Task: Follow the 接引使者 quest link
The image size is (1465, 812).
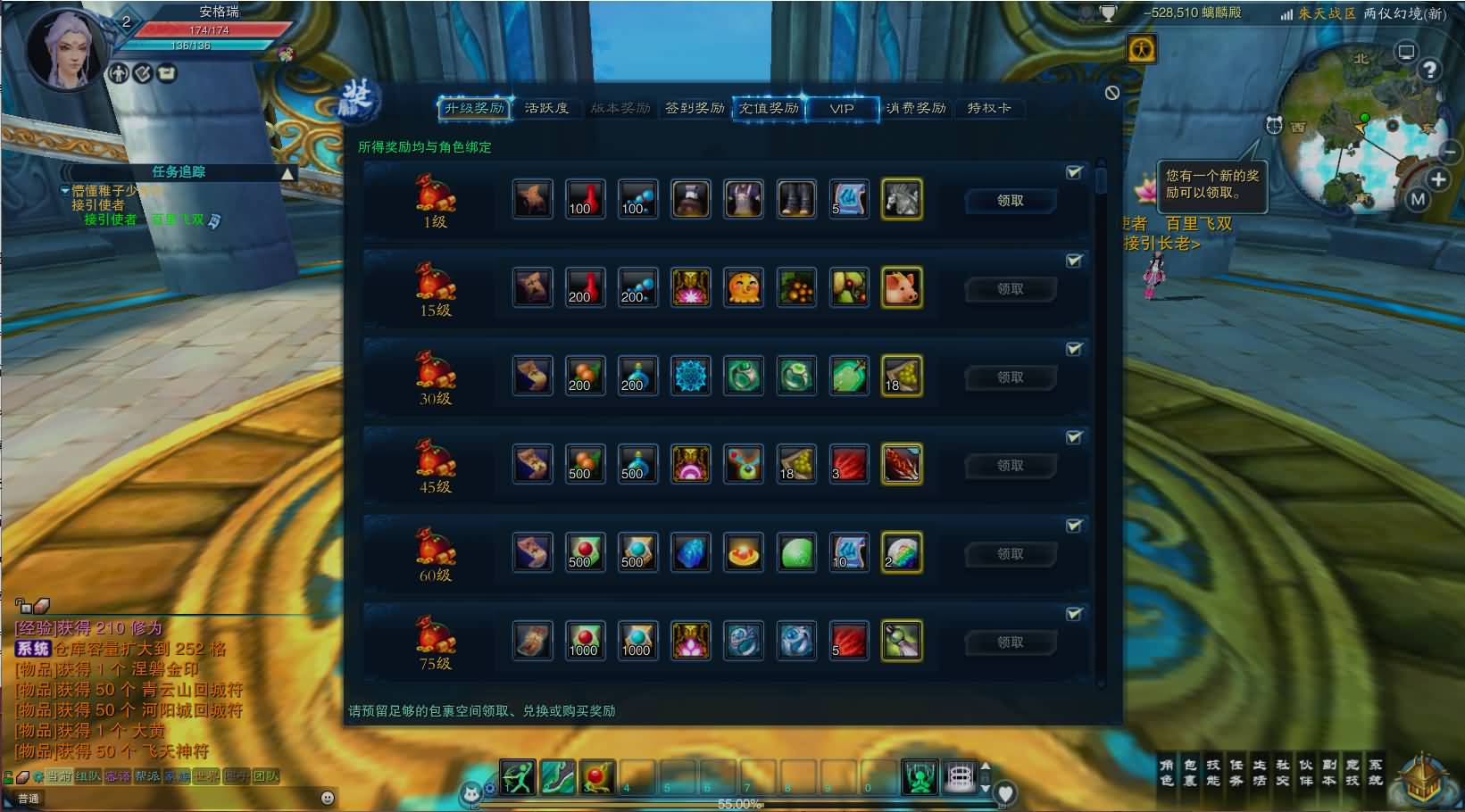Action: point(111,220)
